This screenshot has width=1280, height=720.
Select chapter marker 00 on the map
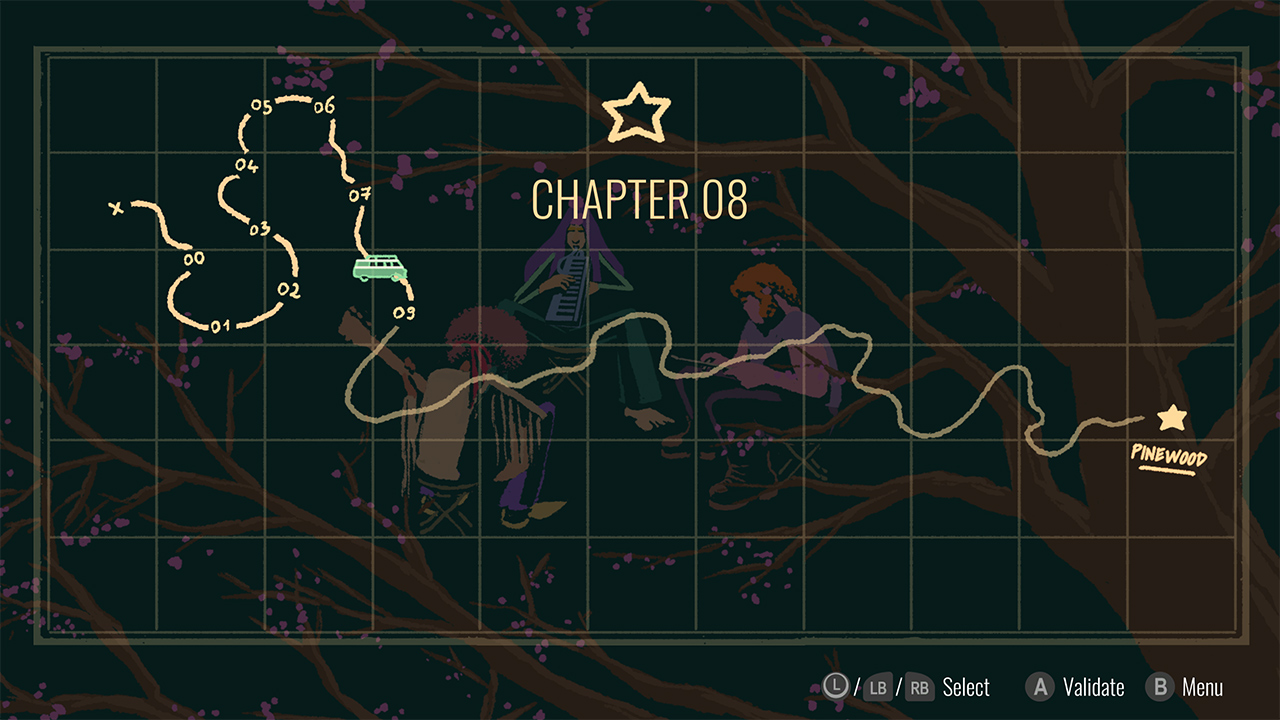(x=196, y=258)
